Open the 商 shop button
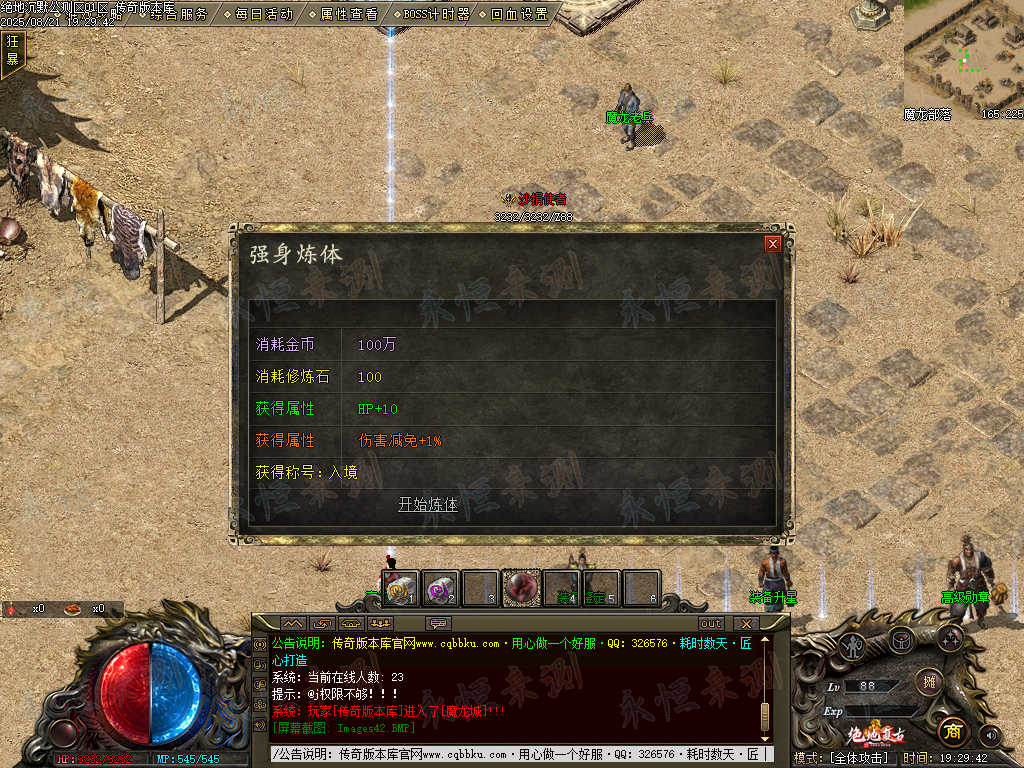1024x768 pixels. coord(952,731)
